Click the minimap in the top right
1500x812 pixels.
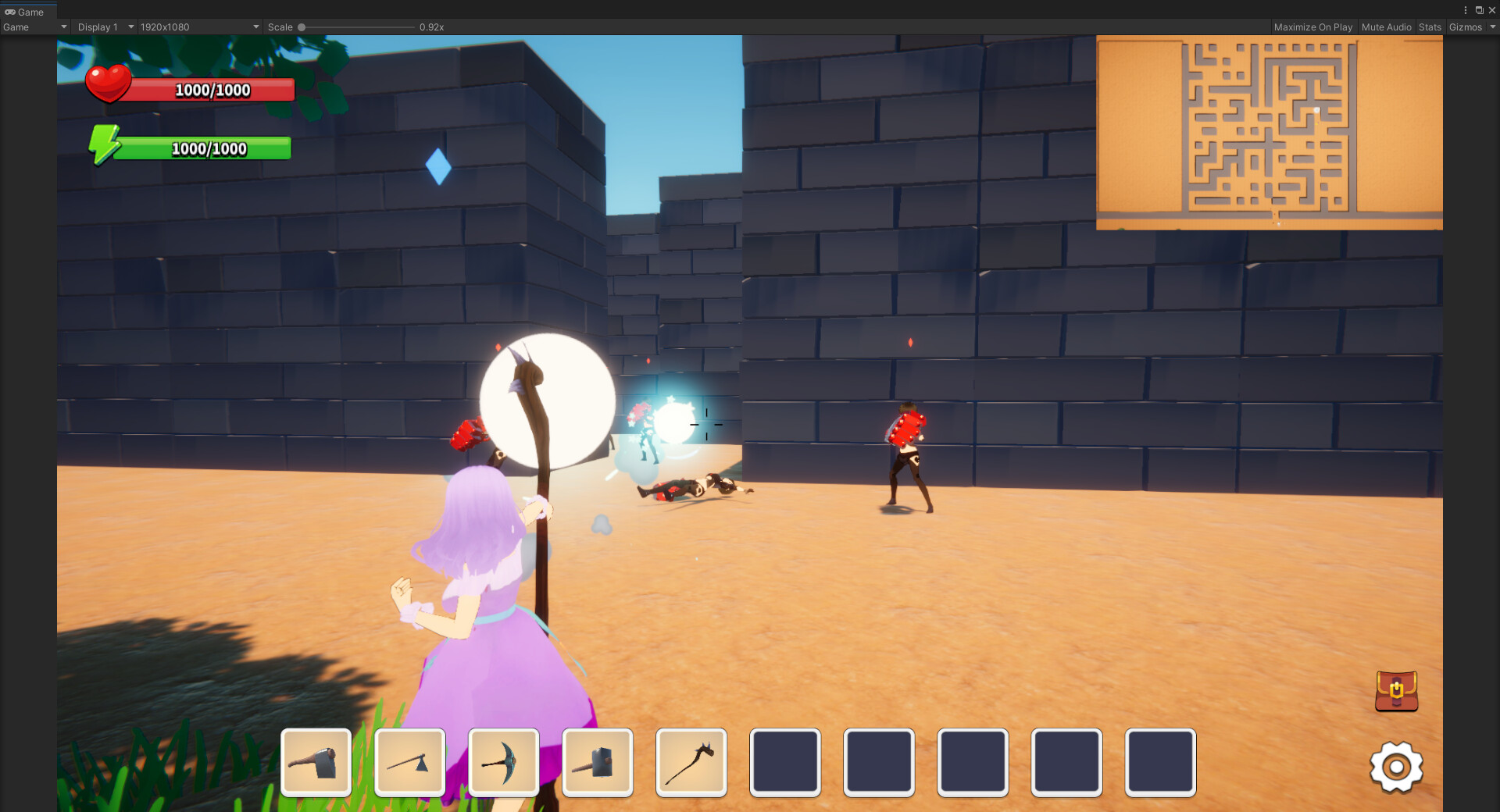pyautogui.click(x=1270, y=131)
